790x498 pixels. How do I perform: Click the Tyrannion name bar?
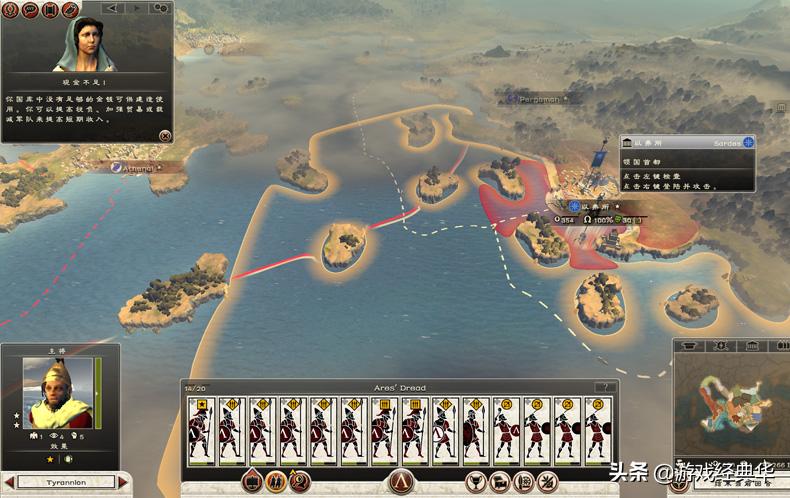tap(66, 482)
